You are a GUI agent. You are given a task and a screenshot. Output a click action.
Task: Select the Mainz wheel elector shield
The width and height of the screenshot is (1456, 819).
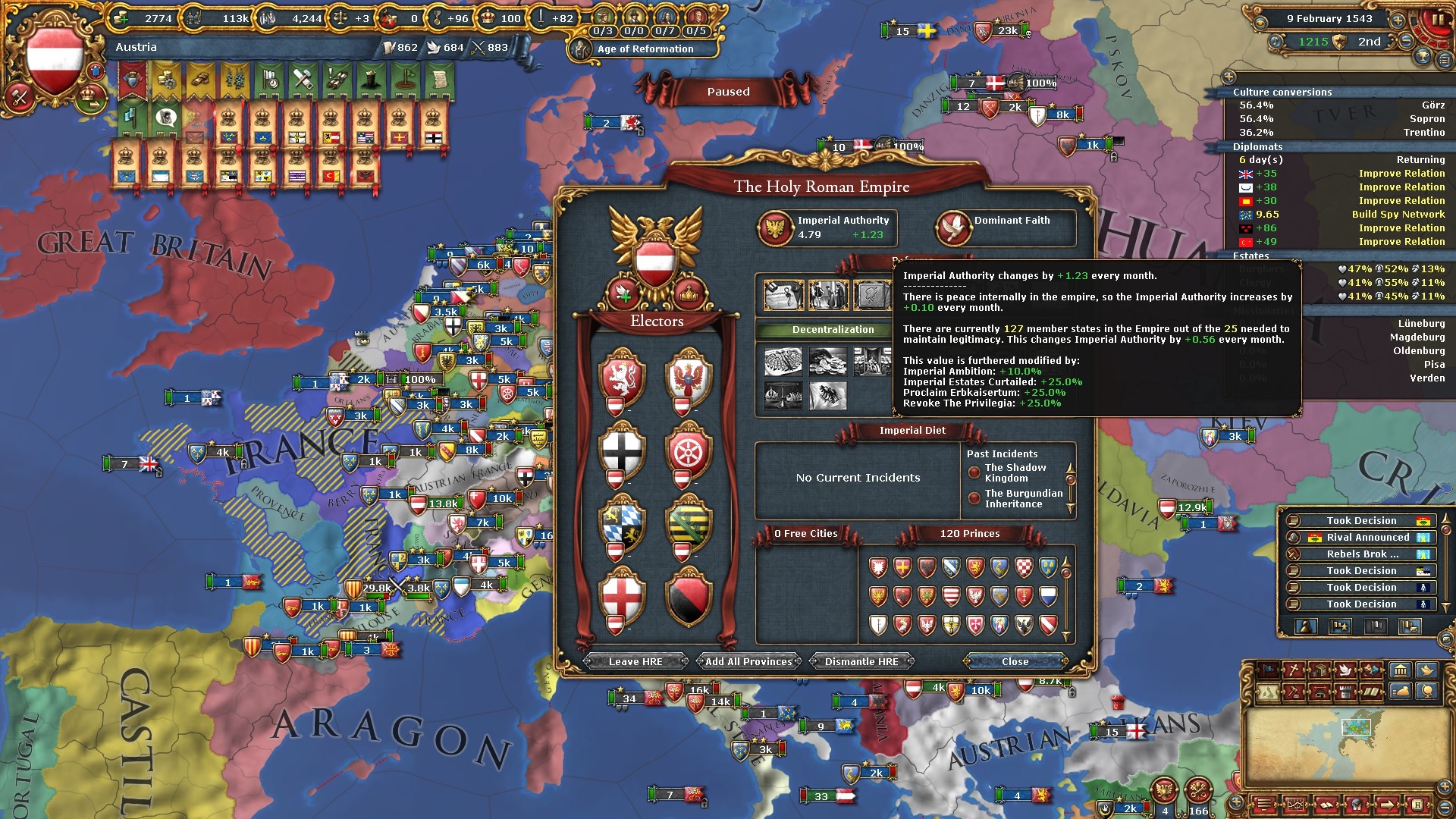pyautogui.click(x=689, y=452)
